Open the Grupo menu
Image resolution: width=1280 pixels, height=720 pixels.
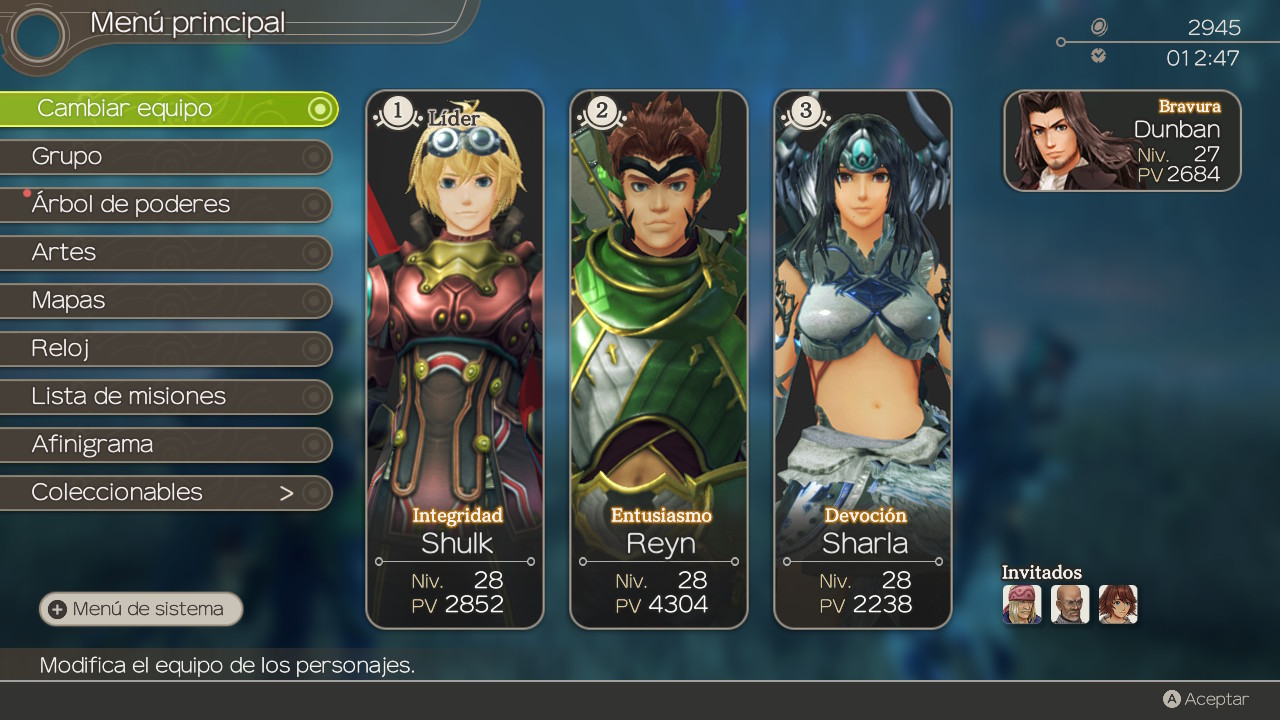pyautogui.click(x=165, y=156)
